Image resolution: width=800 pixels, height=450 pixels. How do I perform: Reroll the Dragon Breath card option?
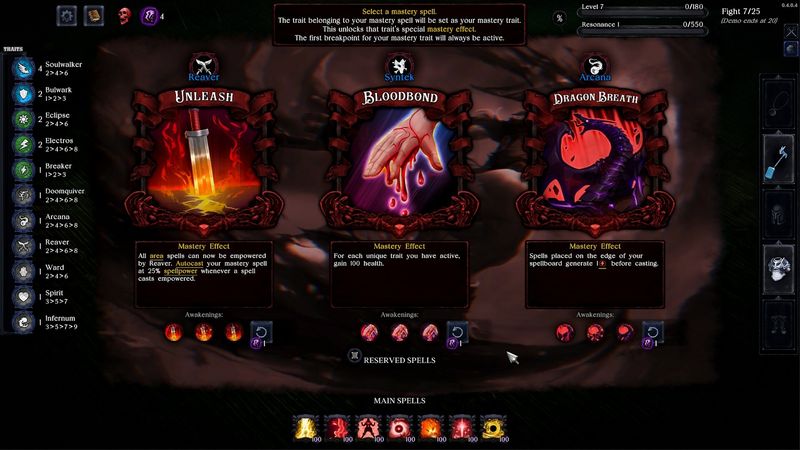[653, 333]
